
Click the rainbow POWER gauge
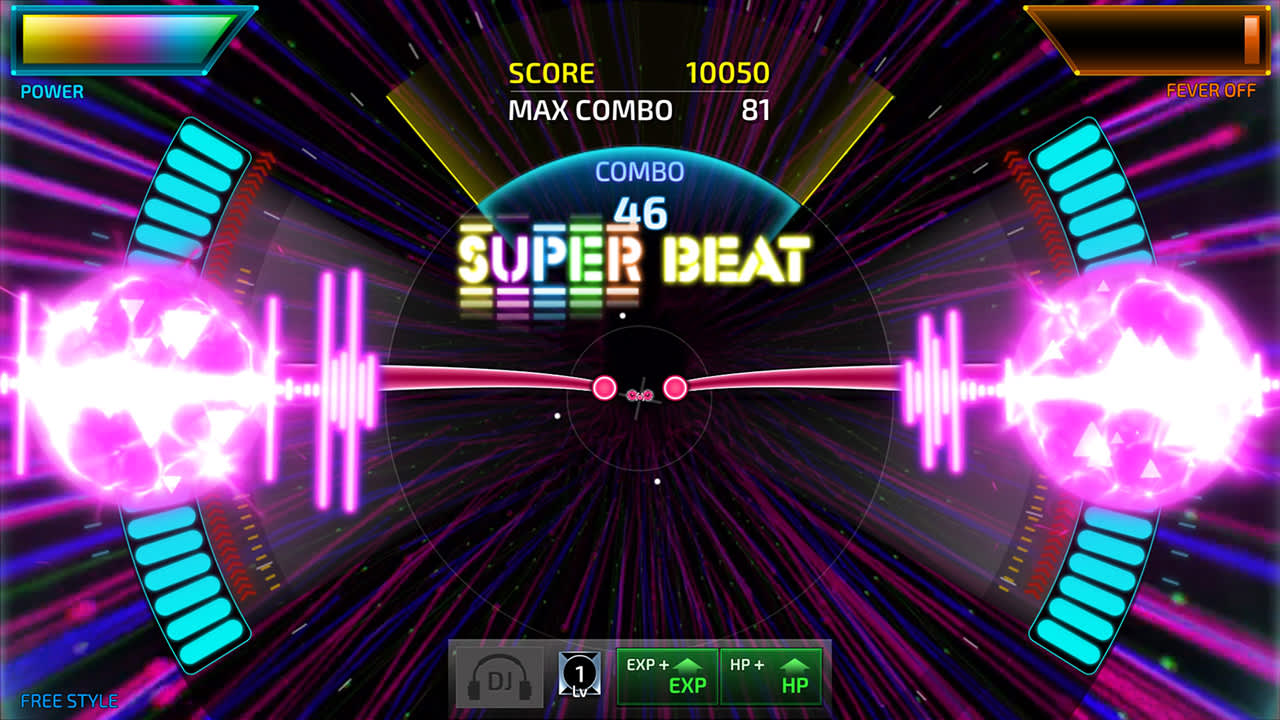(x=118, y=42)
